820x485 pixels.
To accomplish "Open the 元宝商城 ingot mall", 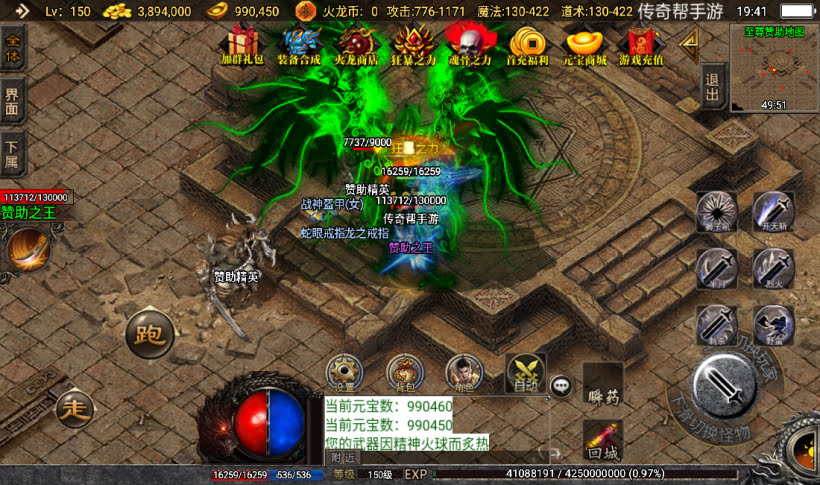I will coord(584,44).
